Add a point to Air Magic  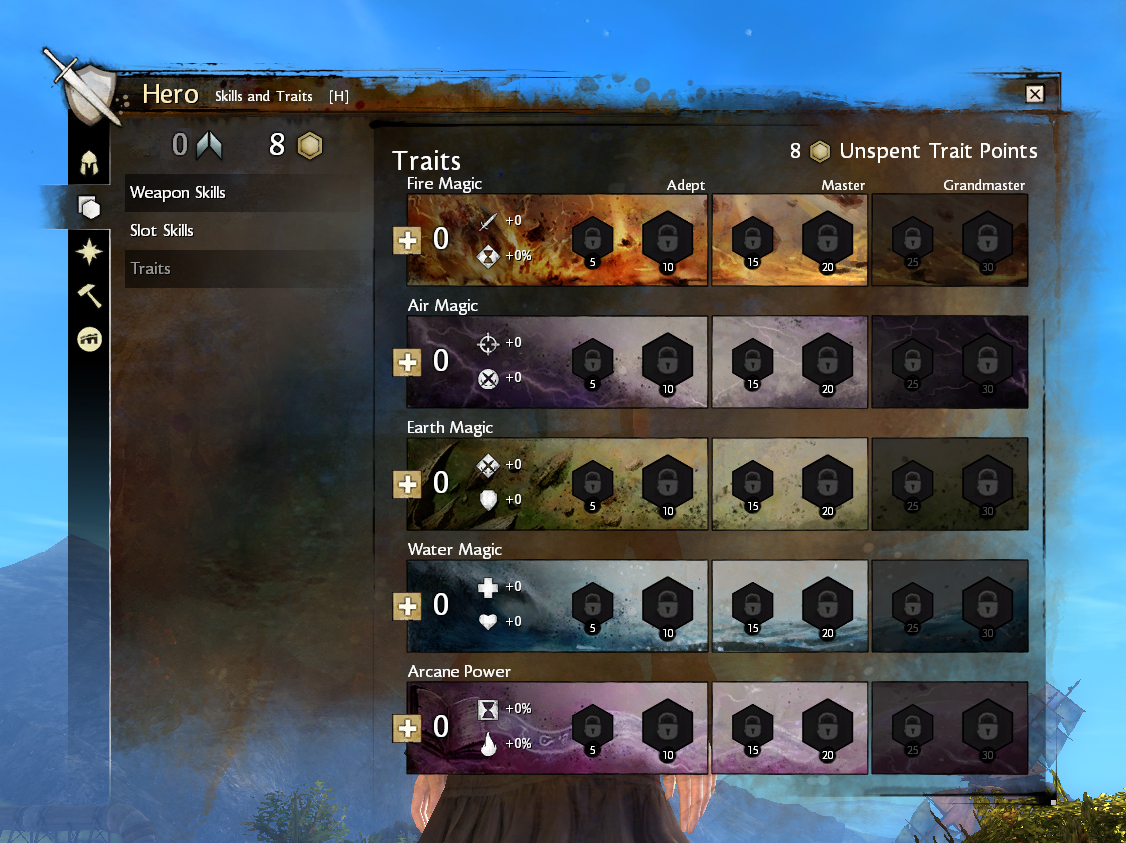click(x=407, y=362)
